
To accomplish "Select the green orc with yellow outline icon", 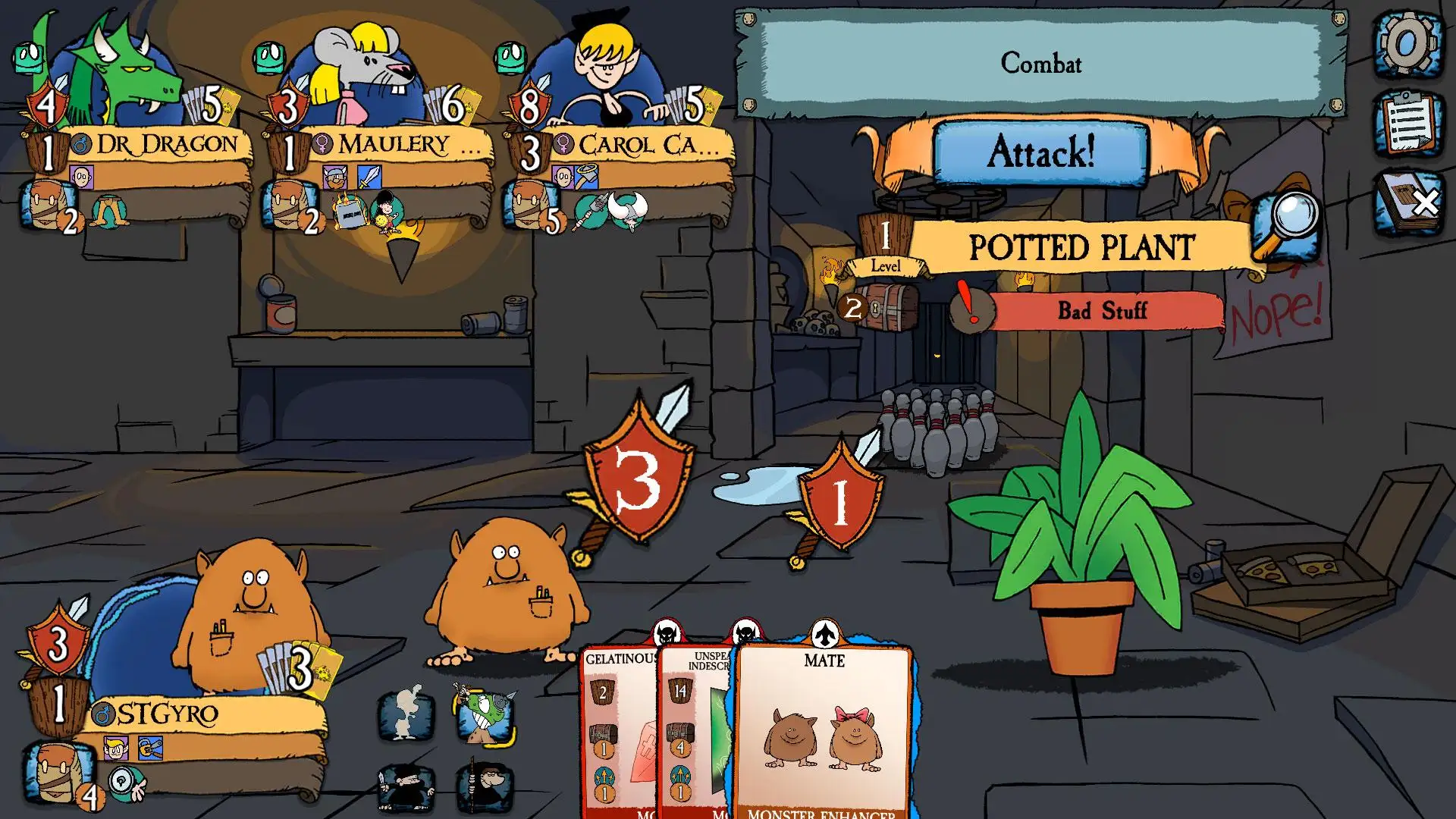I will pyautogui.click(x=485, y=714).
